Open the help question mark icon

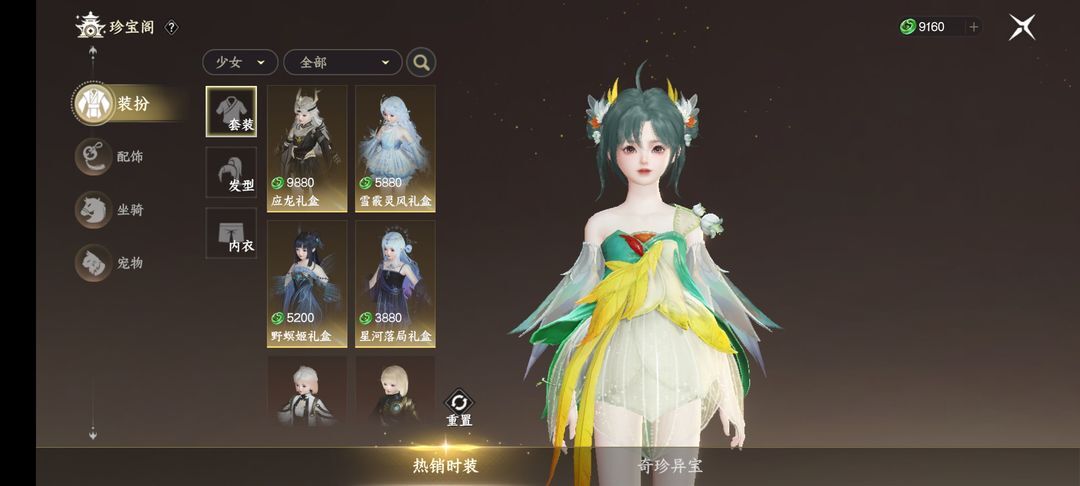tap(171, 27)
